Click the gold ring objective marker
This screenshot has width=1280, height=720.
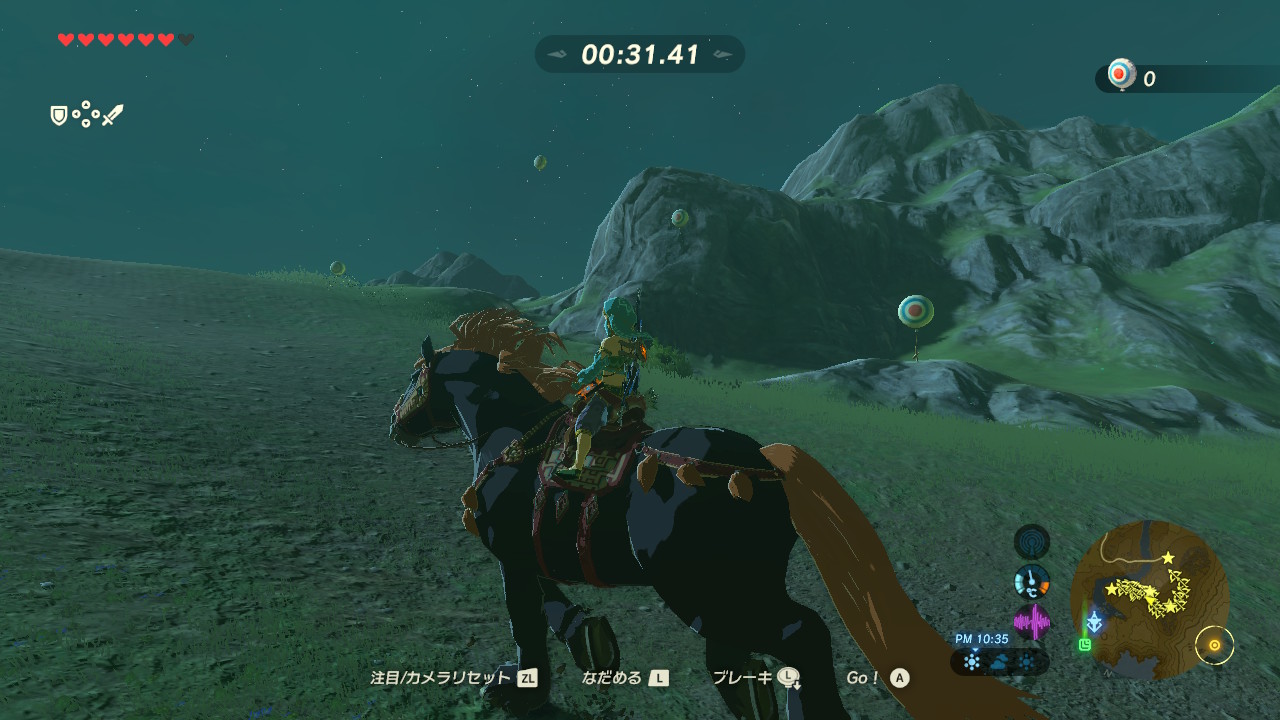pos(1214,645)
